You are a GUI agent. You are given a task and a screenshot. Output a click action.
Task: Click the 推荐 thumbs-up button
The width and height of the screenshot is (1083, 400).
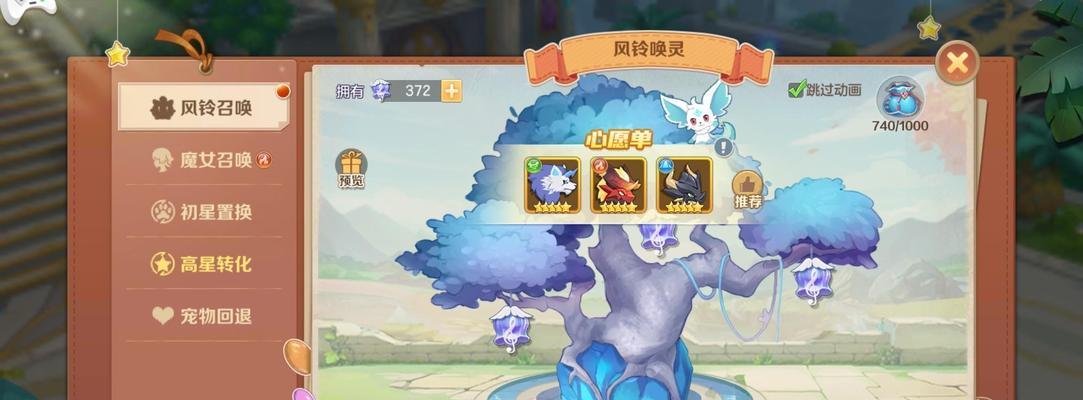[x=748, y=188]
